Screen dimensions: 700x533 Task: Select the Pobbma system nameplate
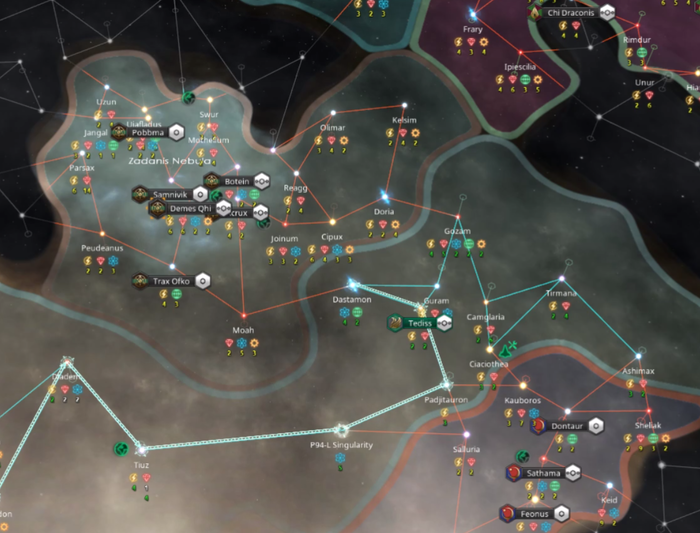click(147, 132)
